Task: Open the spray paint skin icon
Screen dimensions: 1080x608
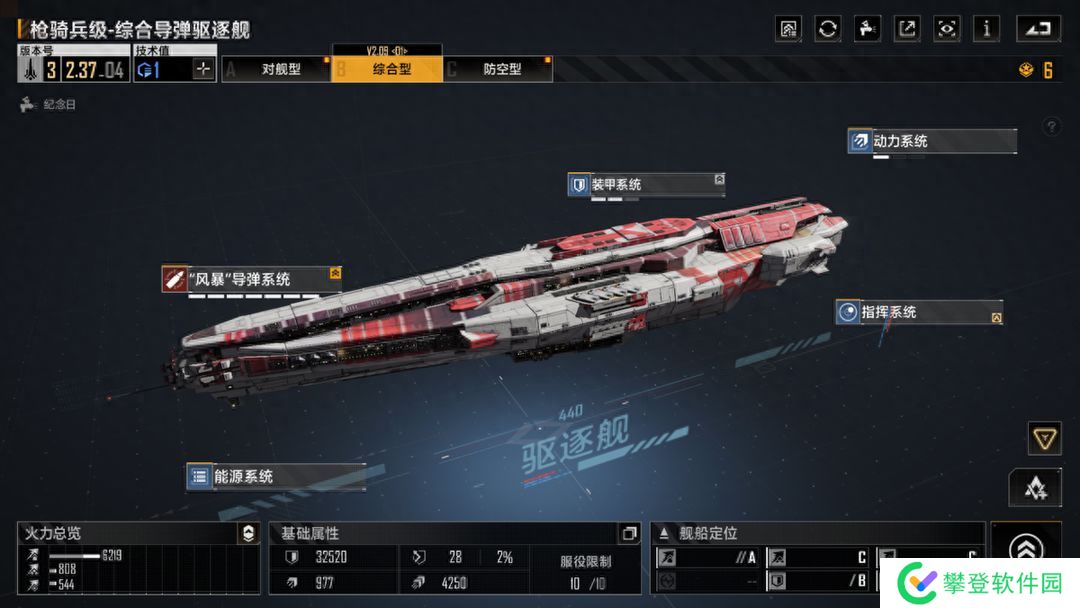Action: coord(867,28)
